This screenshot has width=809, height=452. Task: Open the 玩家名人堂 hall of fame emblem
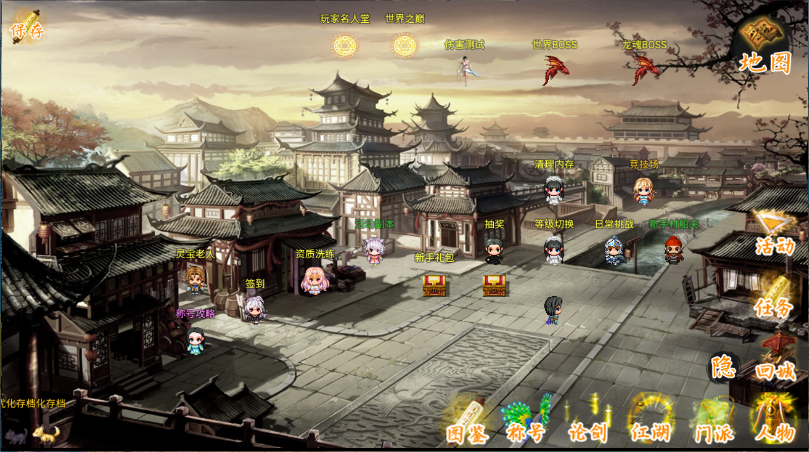click(x=345, y=46)
